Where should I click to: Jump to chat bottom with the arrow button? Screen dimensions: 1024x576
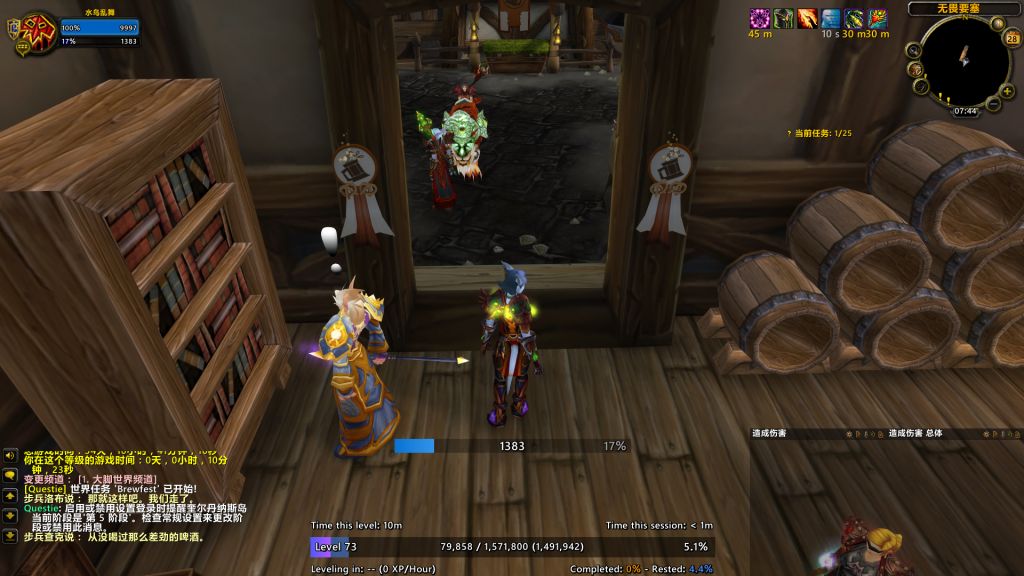point(9,536)
